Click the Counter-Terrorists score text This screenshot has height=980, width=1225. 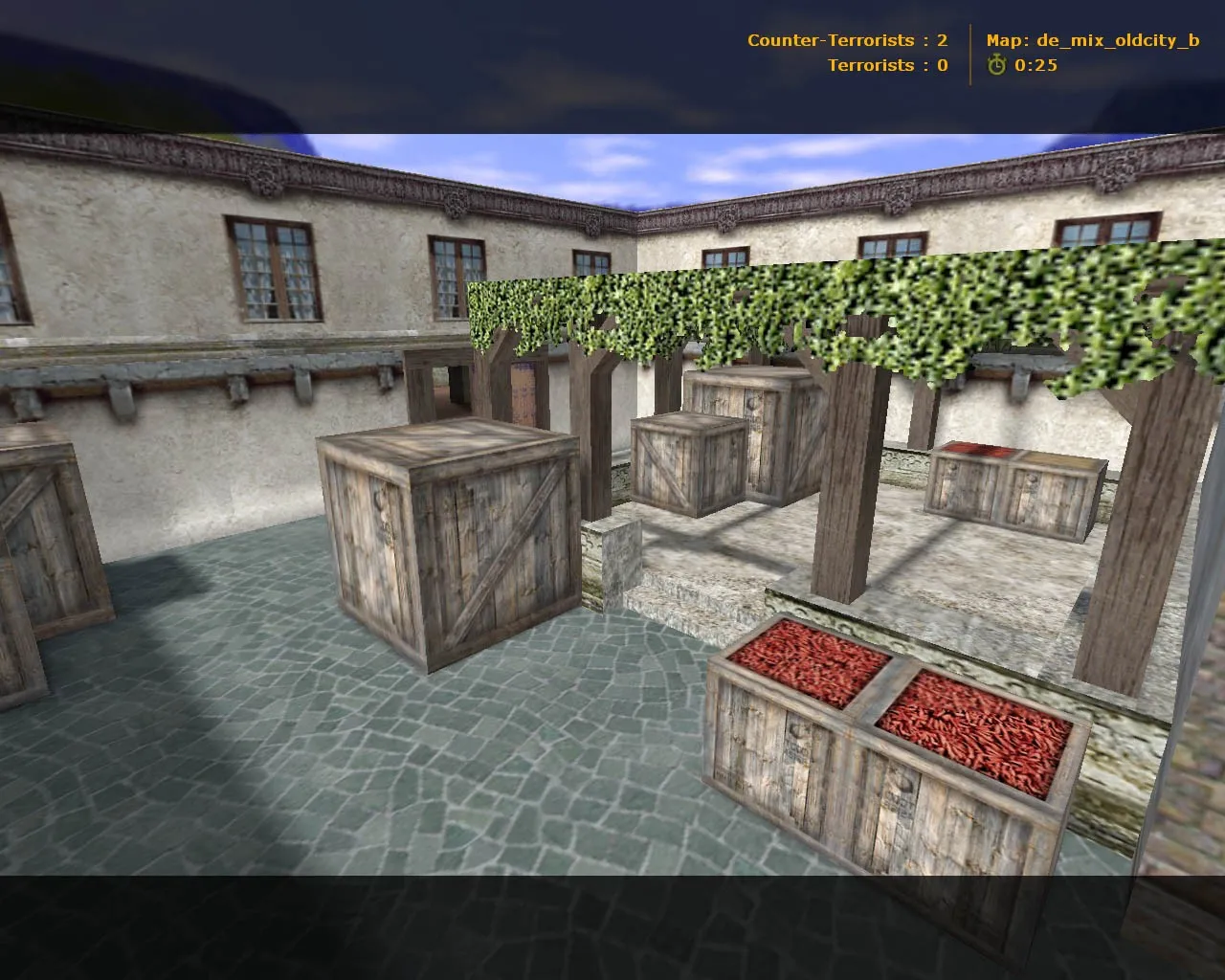(841, 40)
